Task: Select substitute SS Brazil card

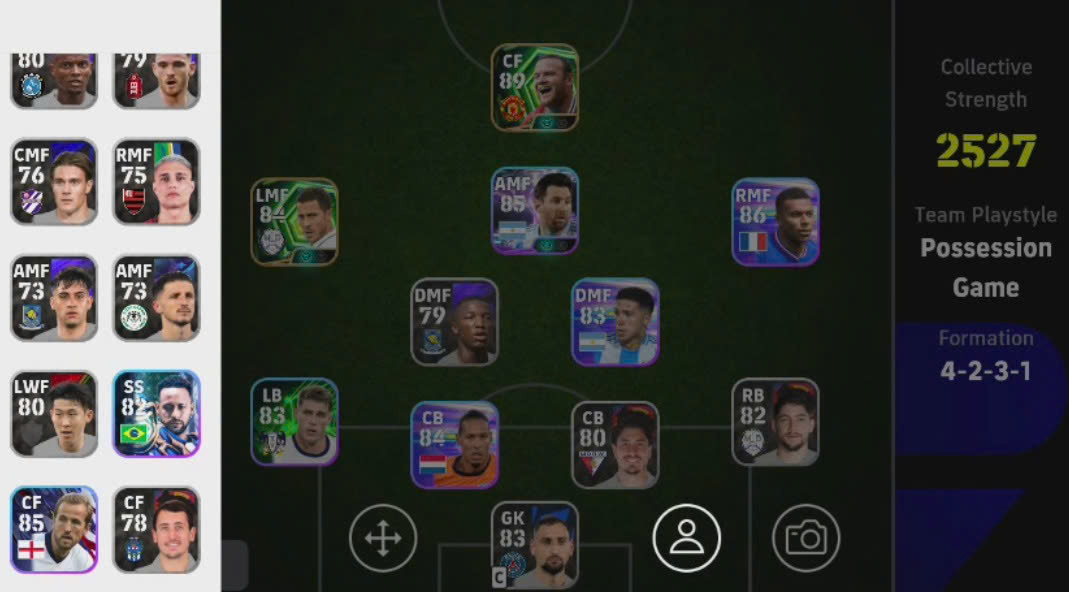Action: pyautogui.click(x=156, y=413)
